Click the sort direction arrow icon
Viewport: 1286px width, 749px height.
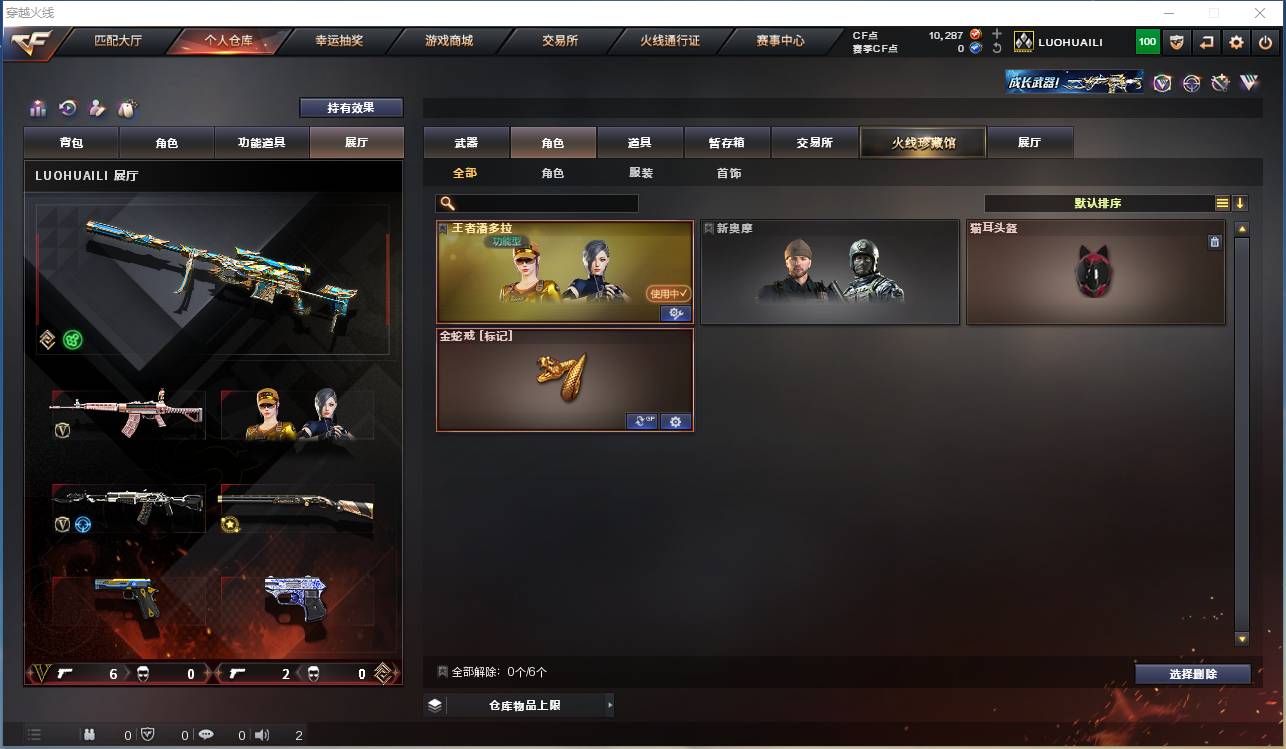1241,202
